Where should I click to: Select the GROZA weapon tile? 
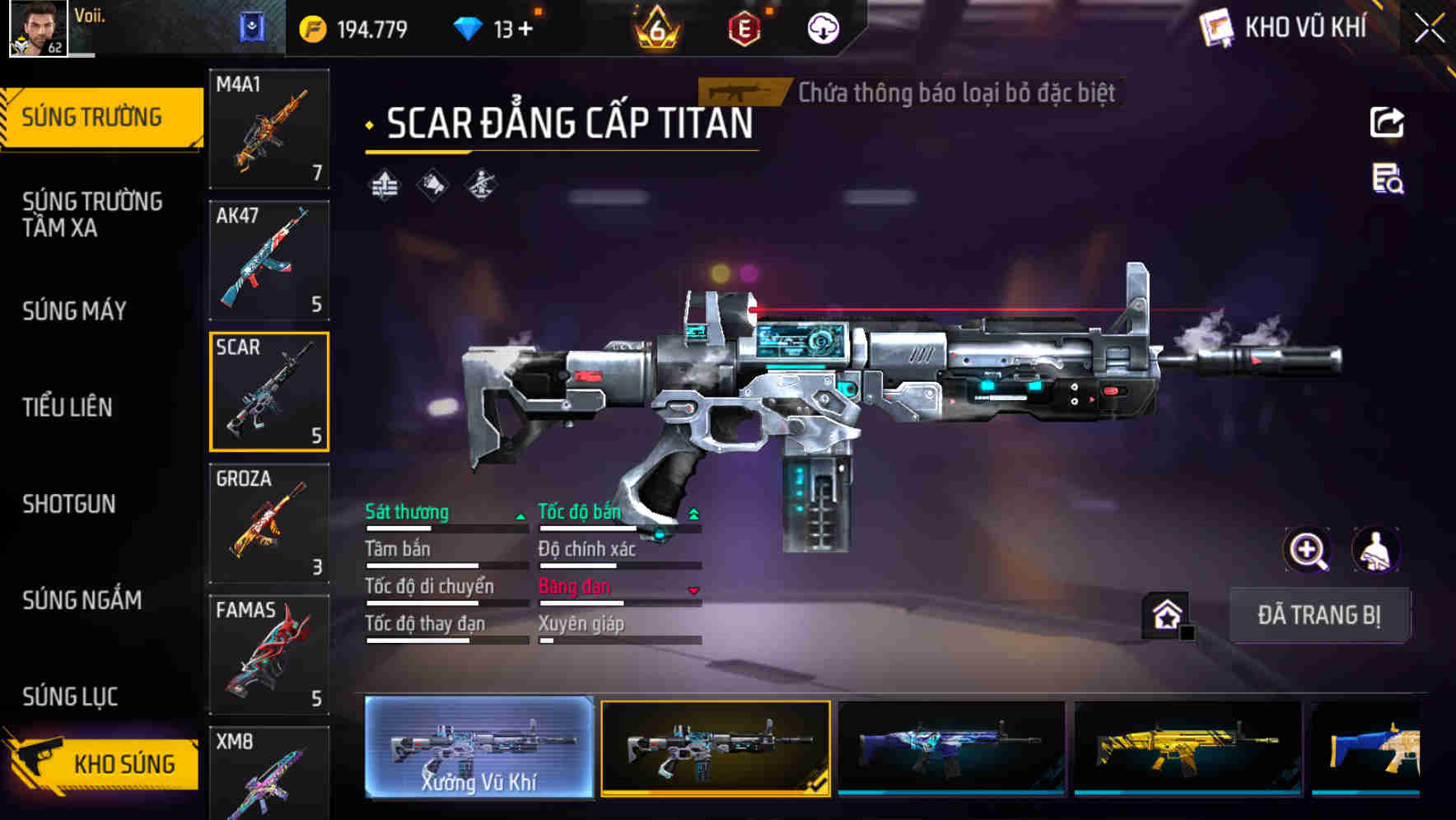(269, 523)
